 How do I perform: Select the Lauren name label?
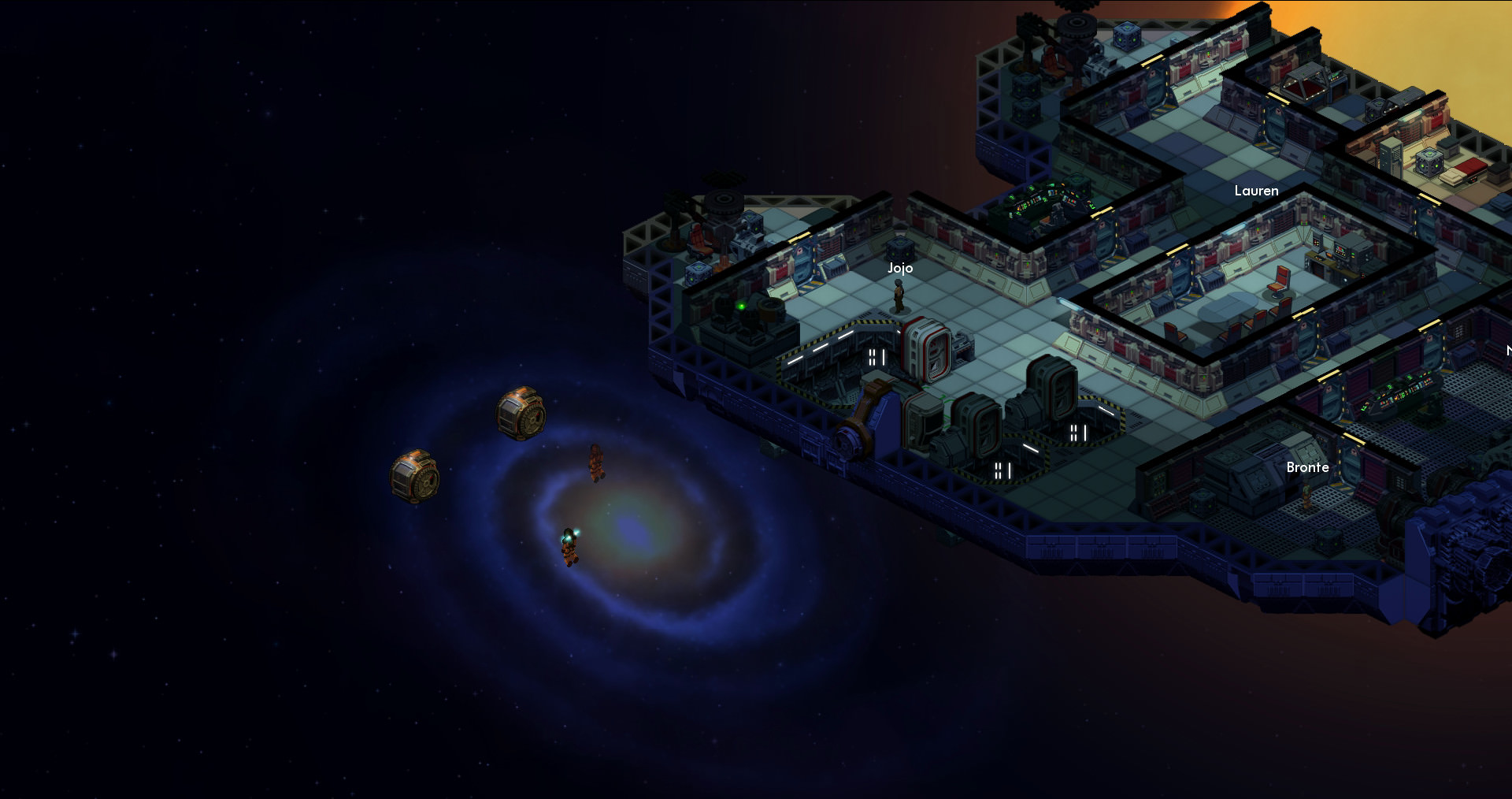click(x=1256, y=191)
